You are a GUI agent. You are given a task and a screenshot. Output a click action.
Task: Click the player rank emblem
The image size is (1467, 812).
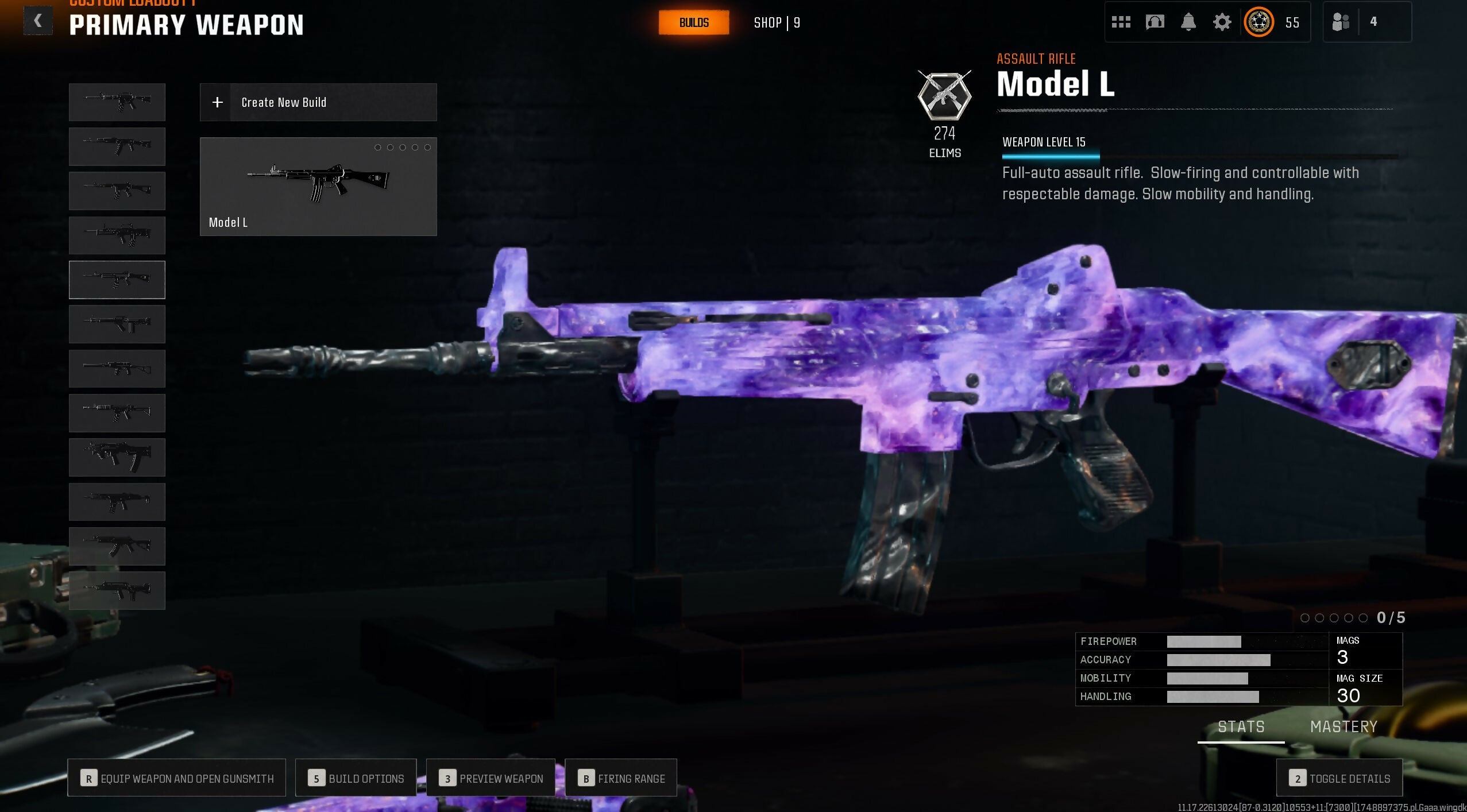tap(1258, 22)
